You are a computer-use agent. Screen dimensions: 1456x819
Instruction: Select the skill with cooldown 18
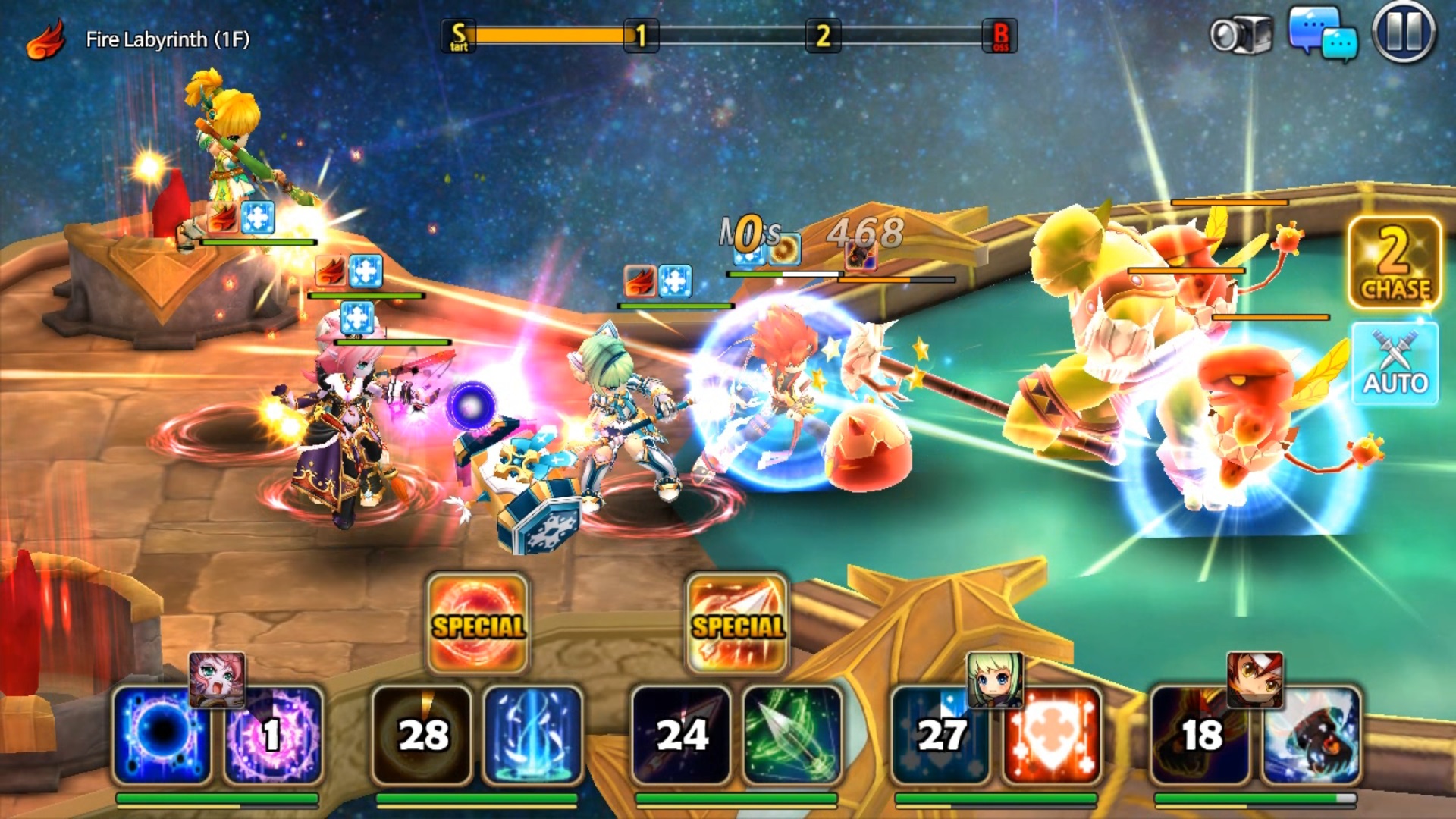click(x=1200, y=734)
